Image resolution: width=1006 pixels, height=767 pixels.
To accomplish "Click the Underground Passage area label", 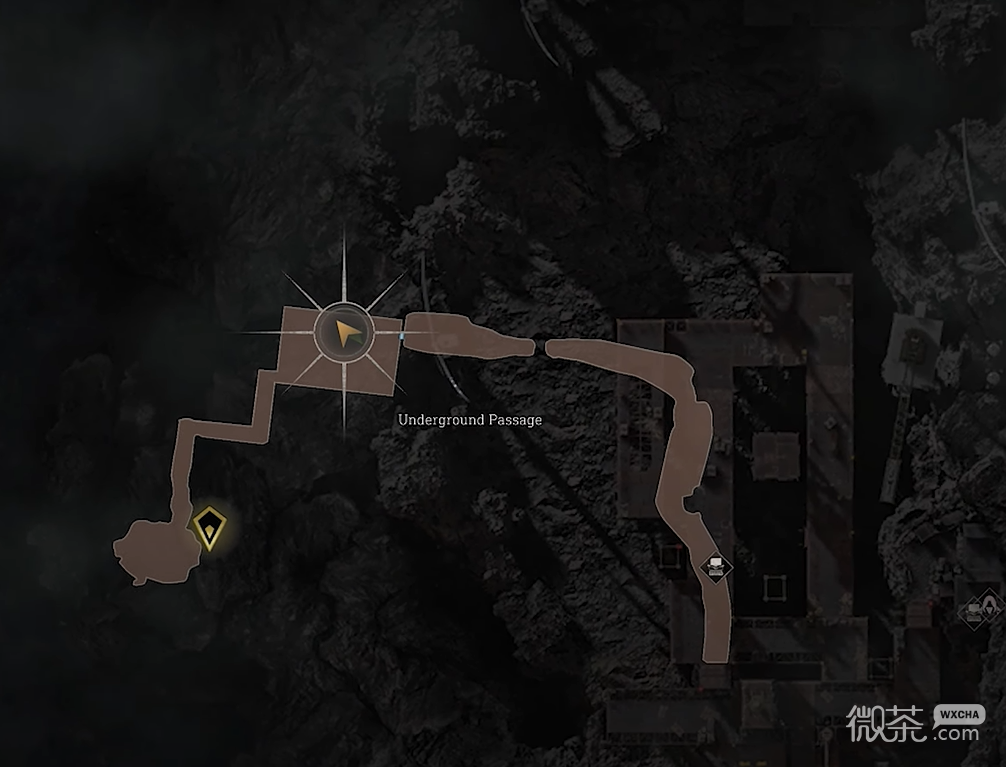I will pyautogui.click(x=470, y=420).
